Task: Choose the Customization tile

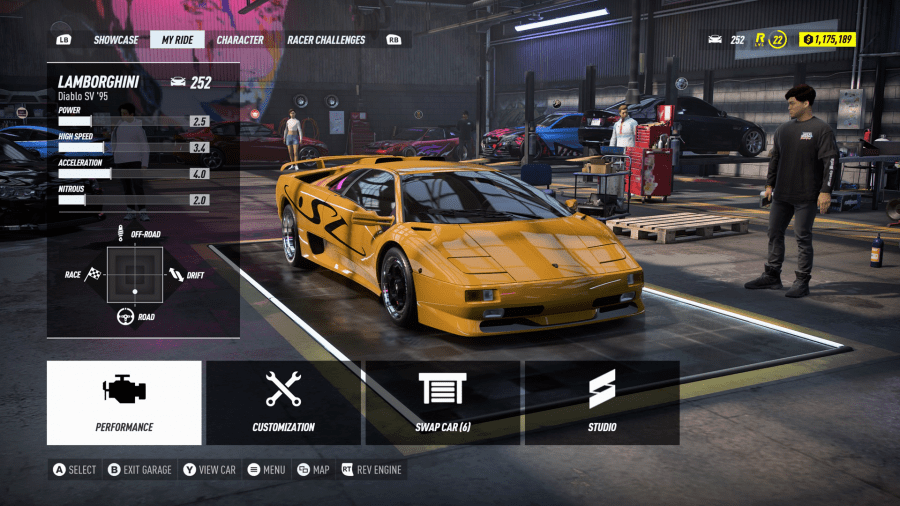Action: (283, 402)
